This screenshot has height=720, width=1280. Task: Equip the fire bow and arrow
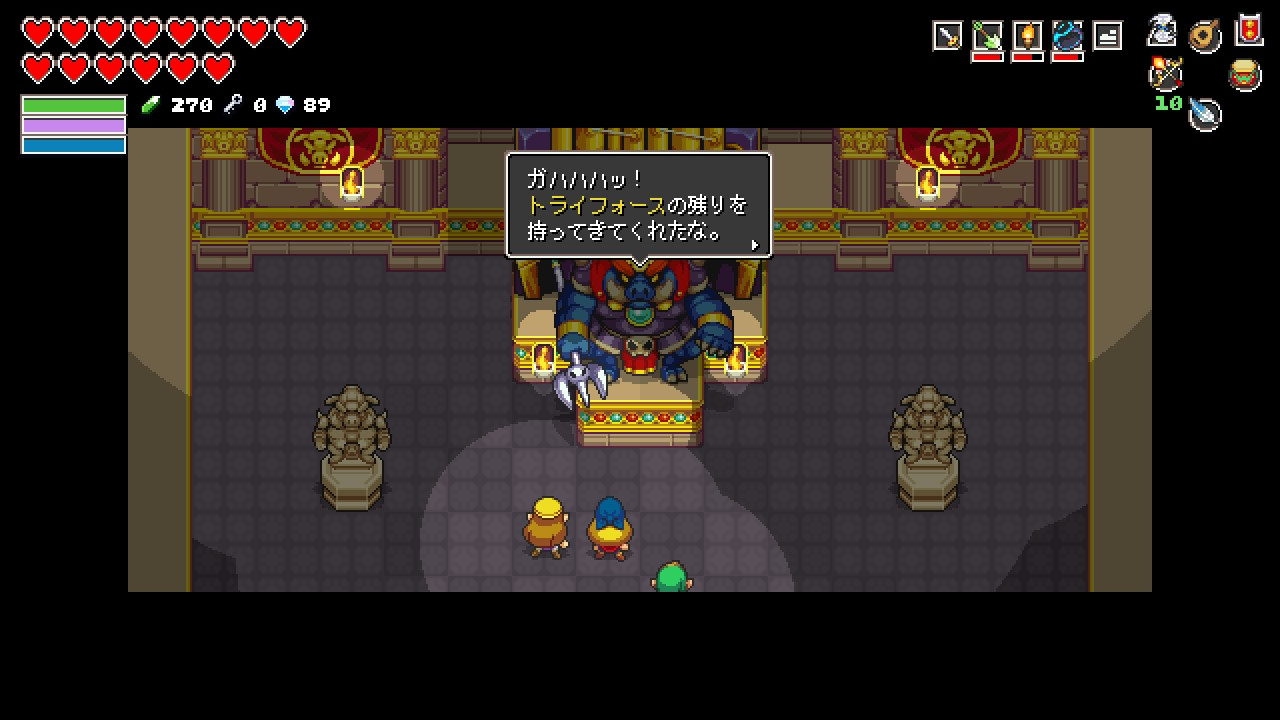click(1165, 73)
